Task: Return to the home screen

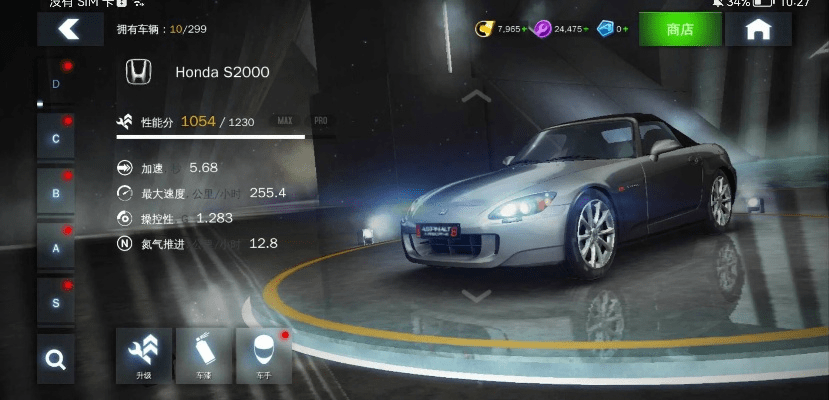Action: click(x=758, y=30)
